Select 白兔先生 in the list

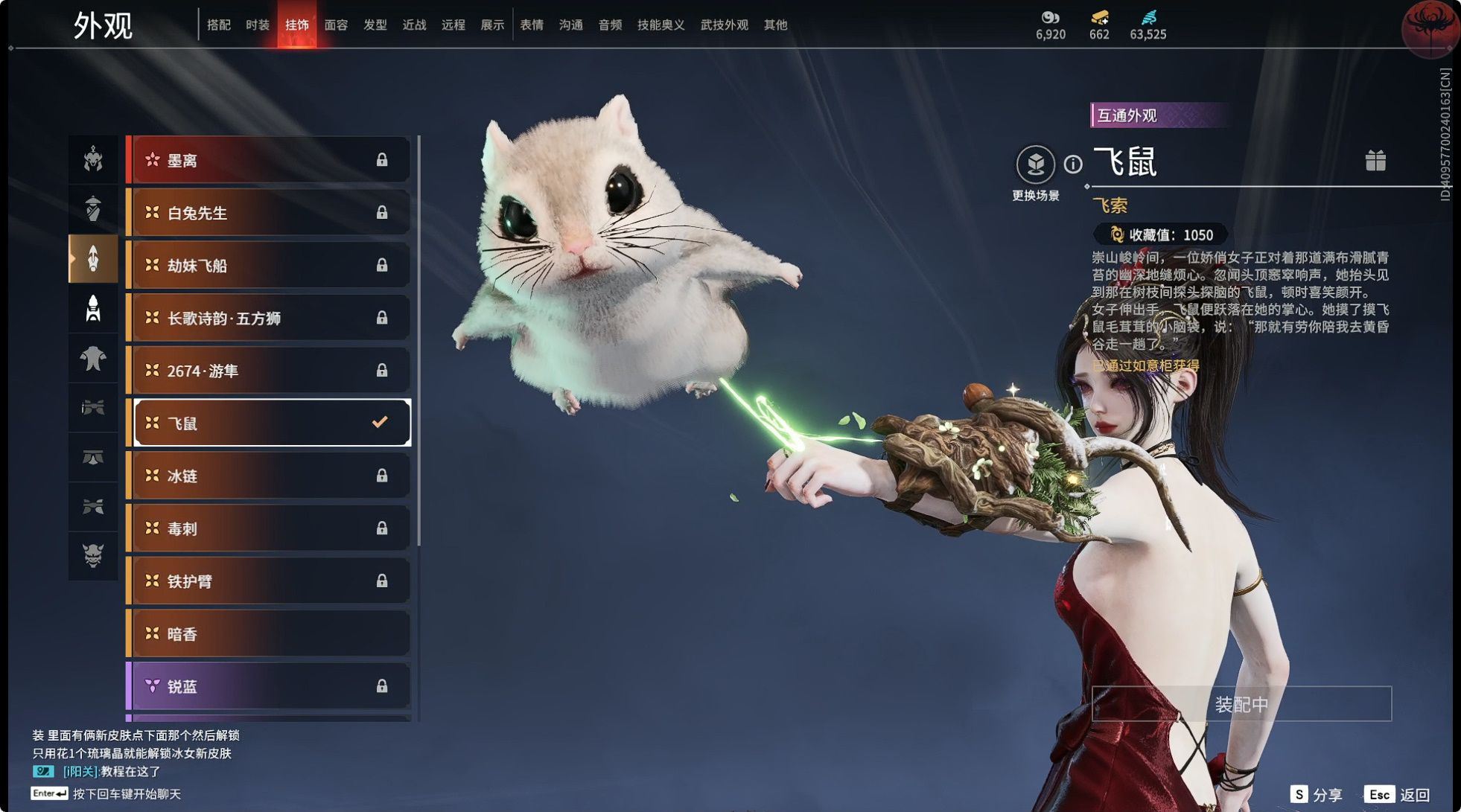point(269,213)
